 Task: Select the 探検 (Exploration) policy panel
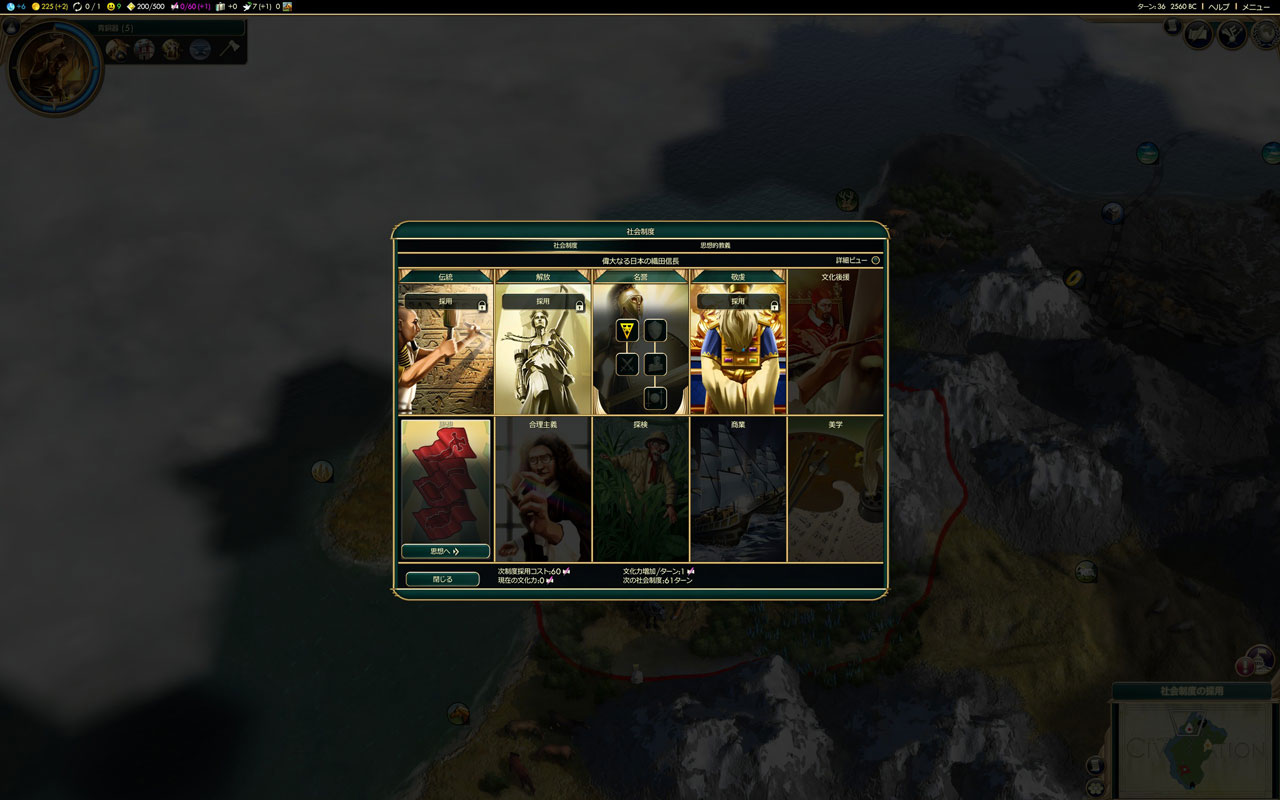pos(641,490)
